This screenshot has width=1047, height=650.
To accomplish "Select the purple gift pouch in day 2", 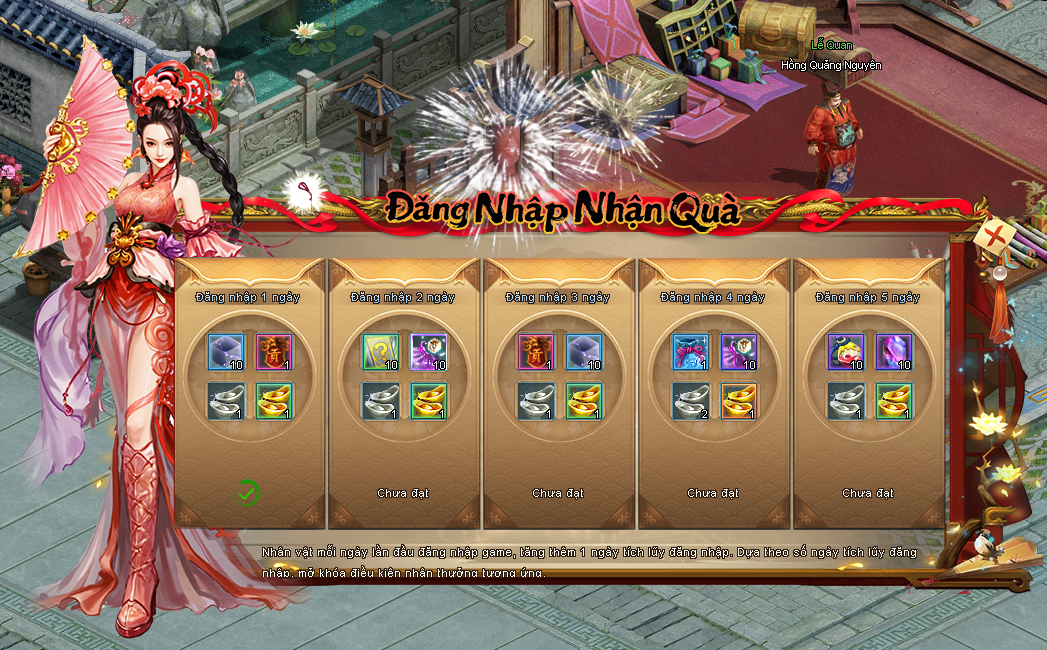I will pyautogui.click(x=429, y=351).
